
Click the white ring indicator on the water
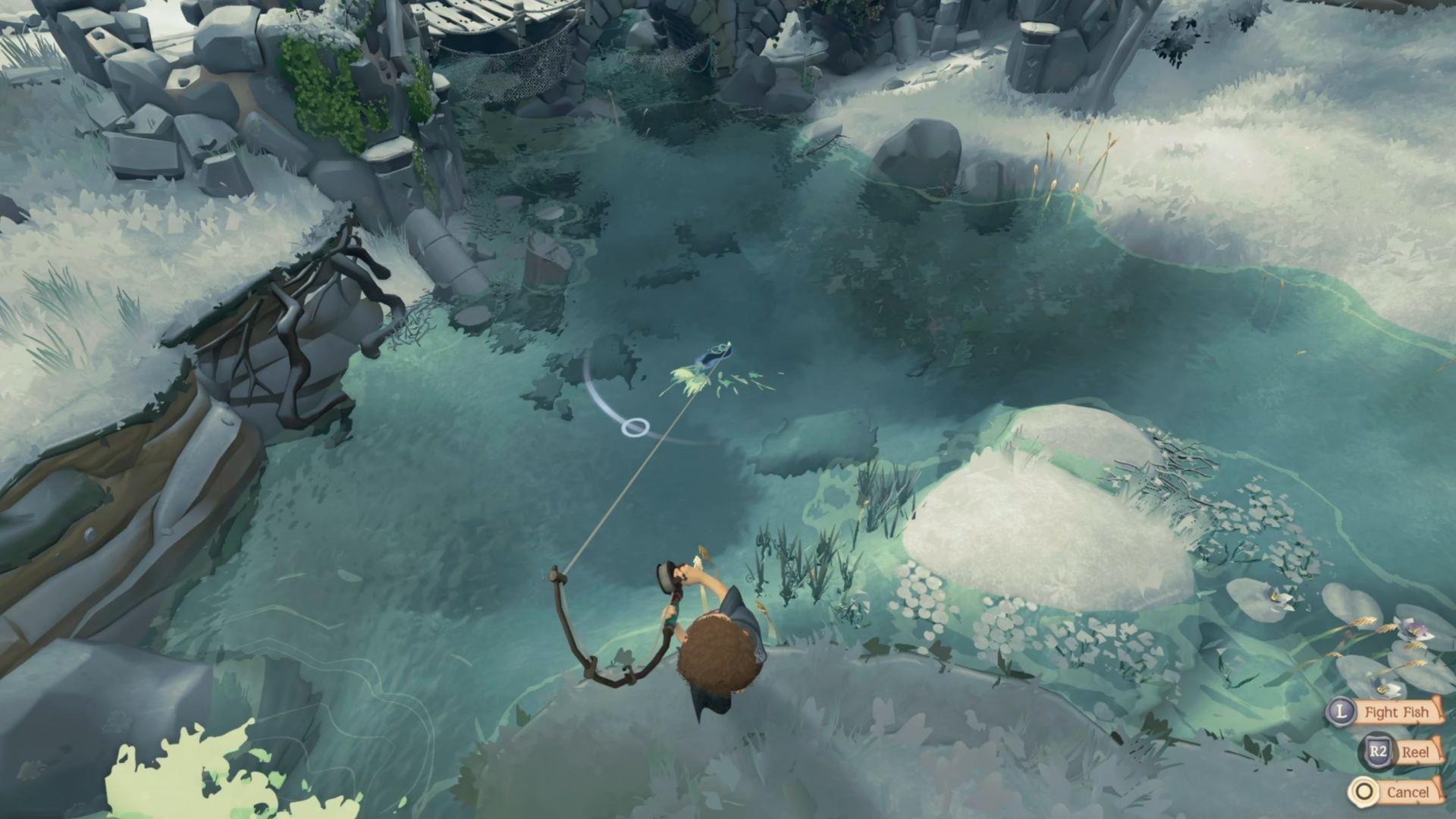point(634,427)
